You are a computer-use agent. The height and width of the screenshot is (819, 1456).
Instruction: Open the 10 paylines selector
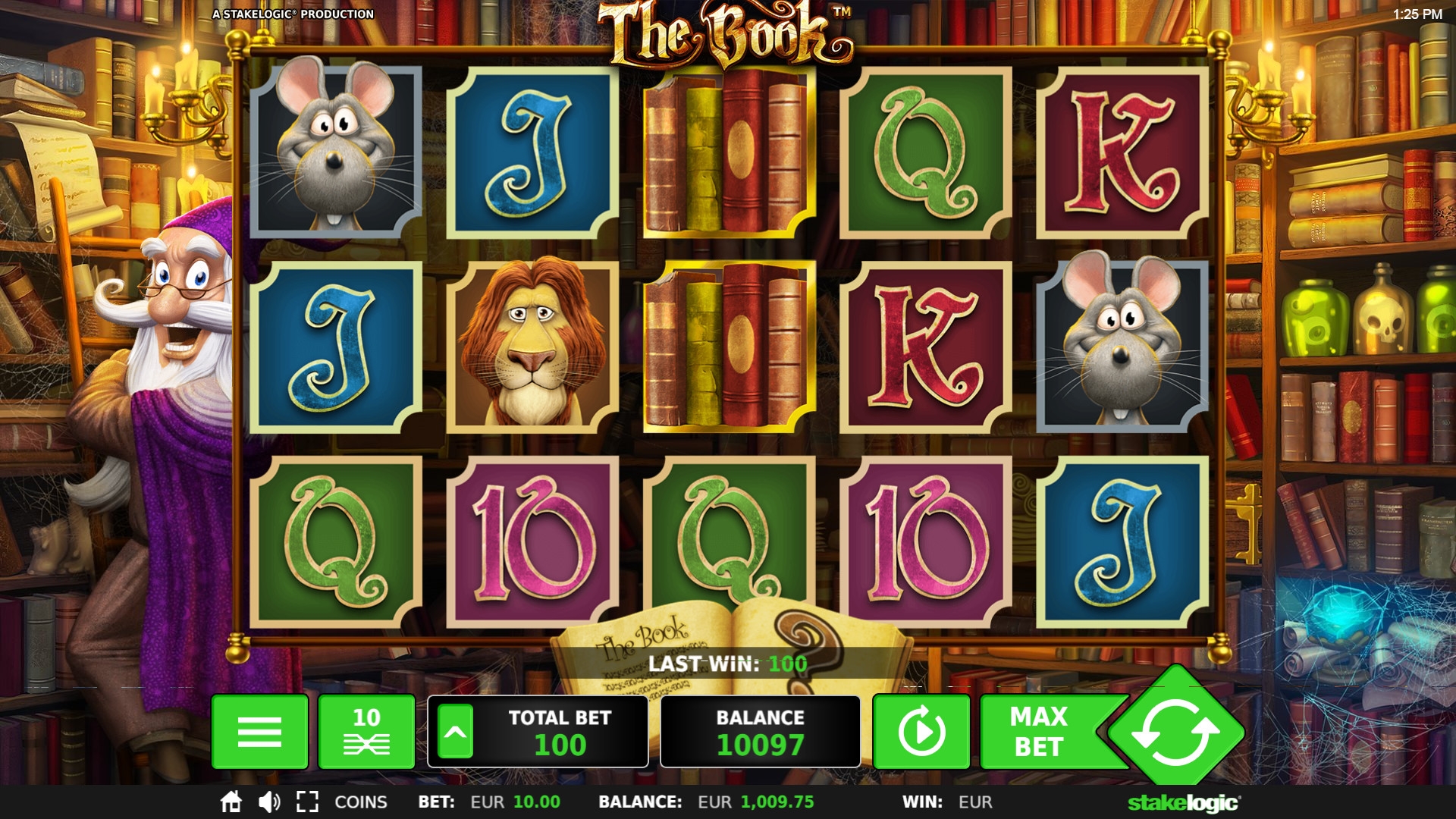(366, 732)
